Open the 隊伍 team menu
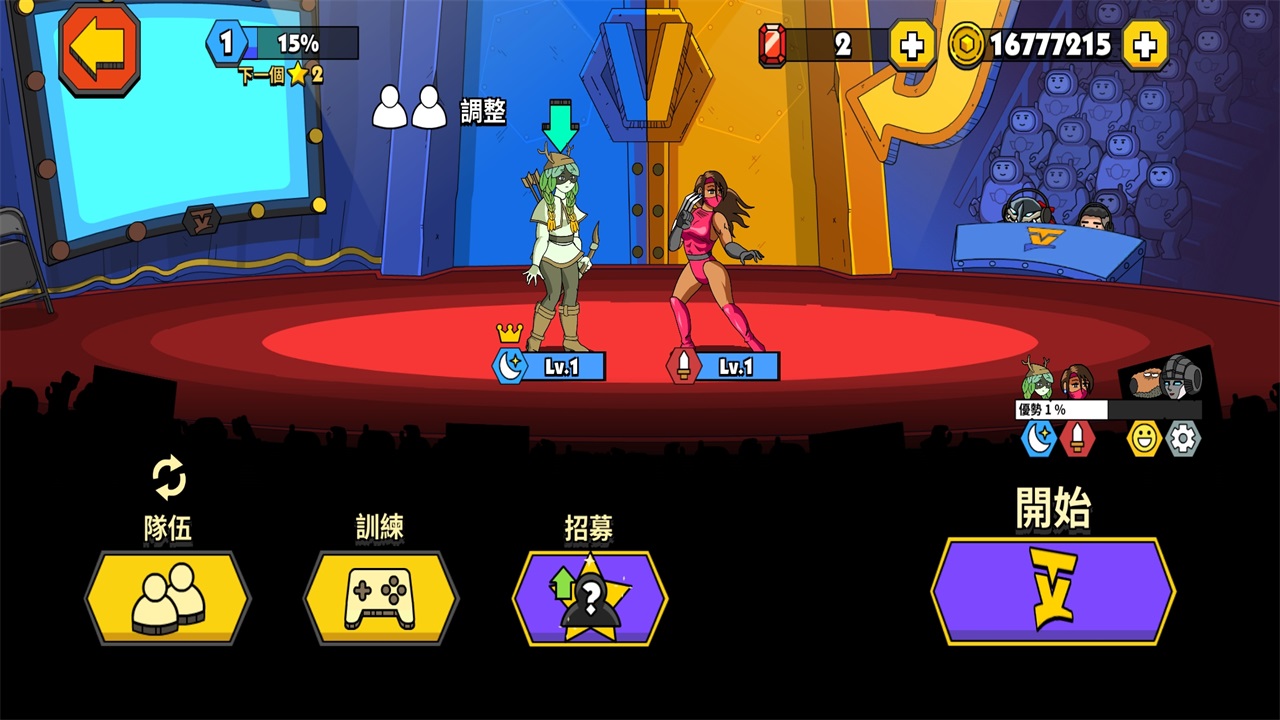Screen dimensions: 1280x720 tap(168, 598)
